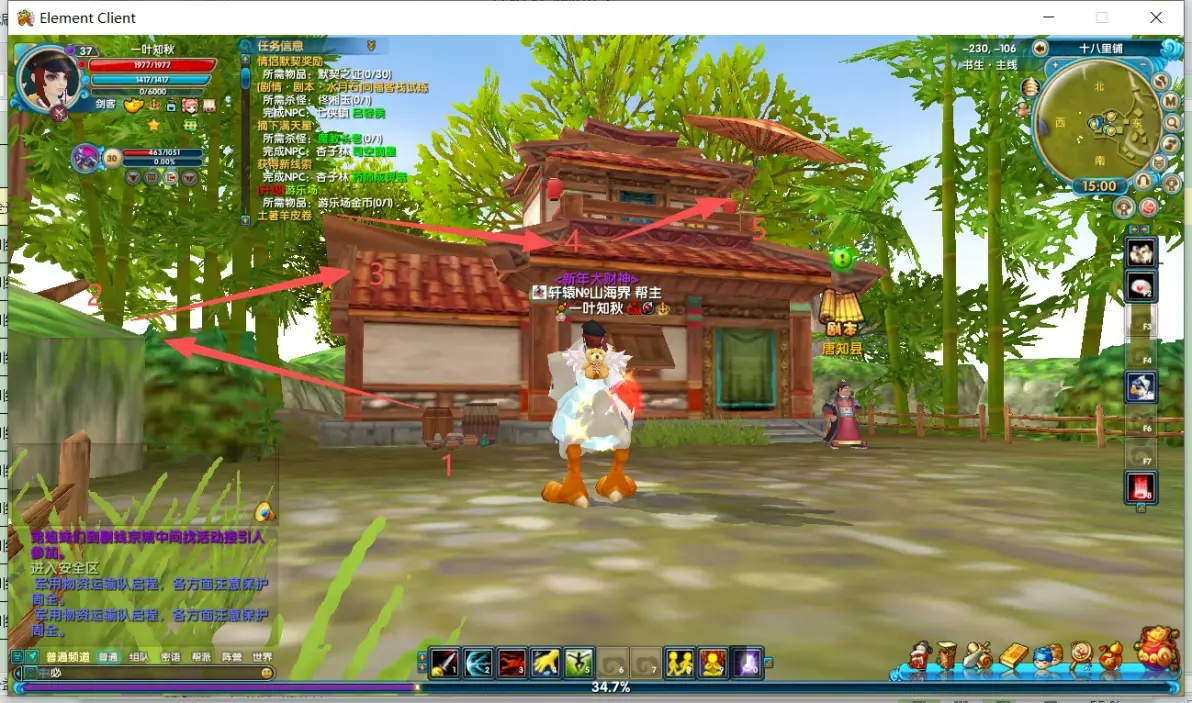The image size is (1192, 703).
Task: Switch chat to the 组队 channel tab
Action: (x=139, y=657)
